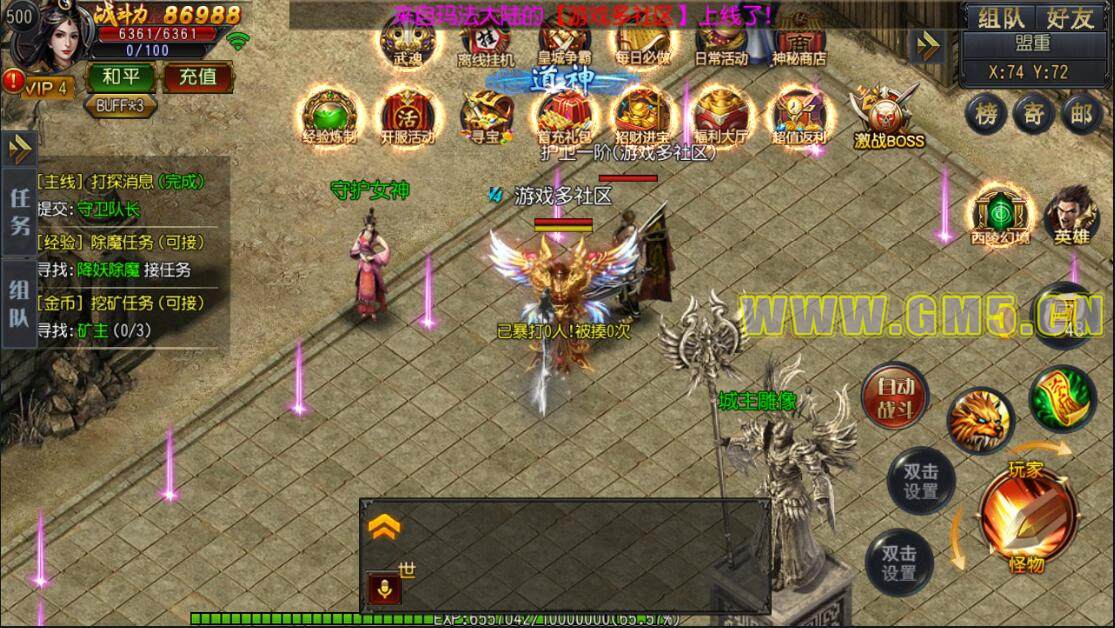Open the 日常活动 daily activities icon
Screen dimensions: 1115x628
point(720,38)
